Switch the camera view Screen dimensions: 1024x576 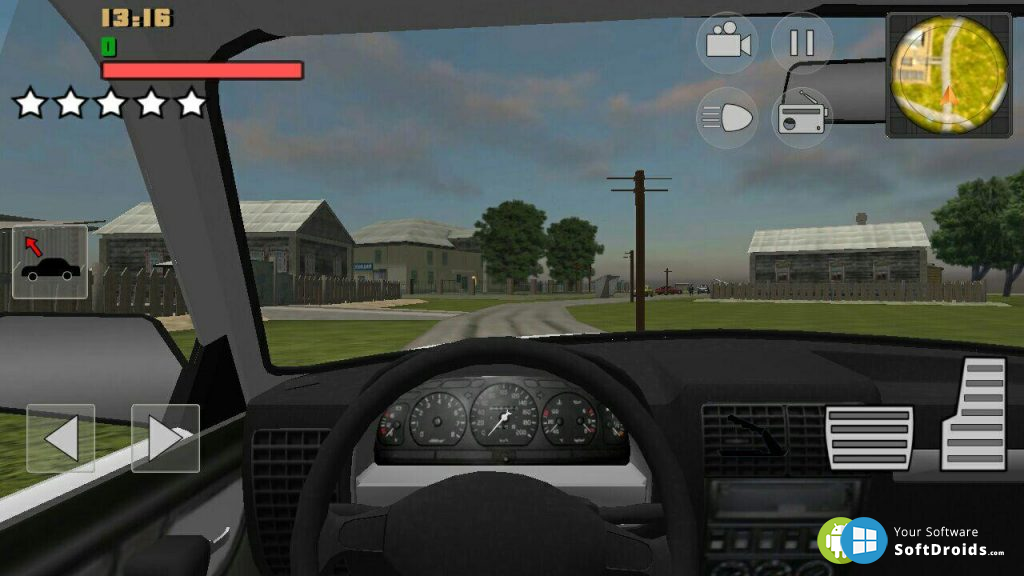[x=727, y=43]
